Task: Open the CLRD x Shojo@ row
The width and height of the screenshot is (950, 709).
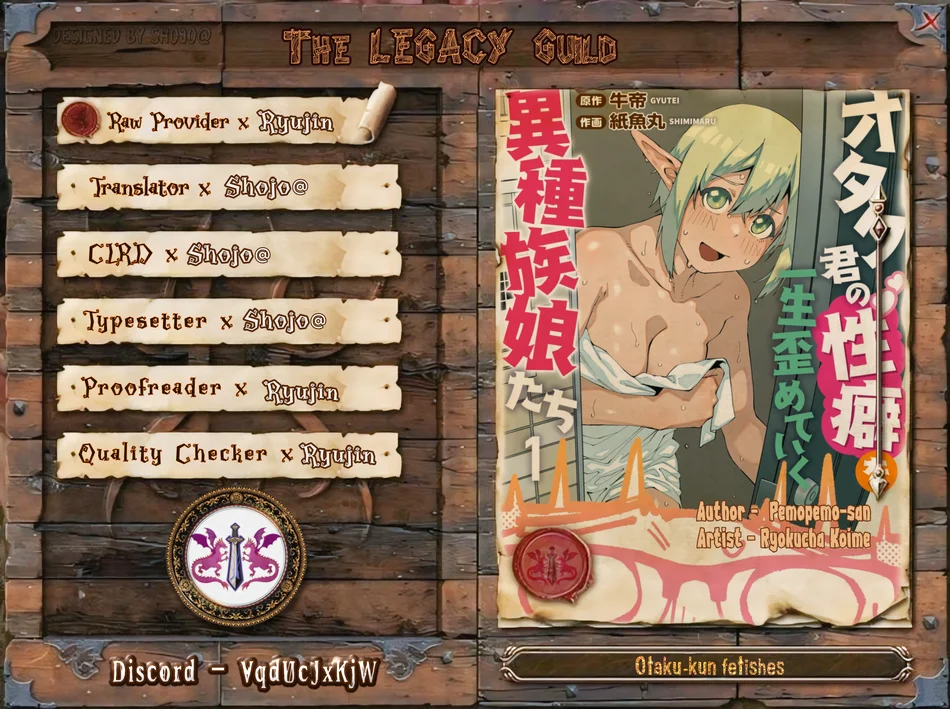Action: (228, 255)
